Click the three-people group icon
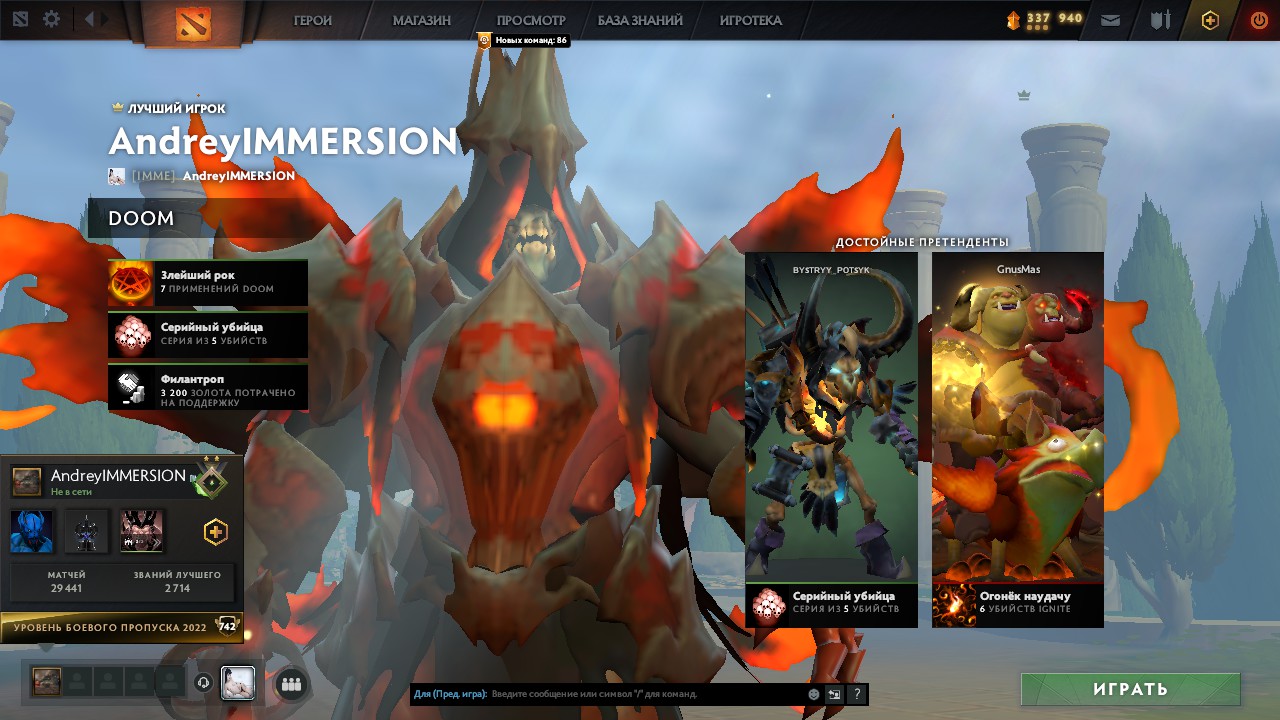Image resolution: width=1280 pixels, height=720 pixels. [291, 684]
